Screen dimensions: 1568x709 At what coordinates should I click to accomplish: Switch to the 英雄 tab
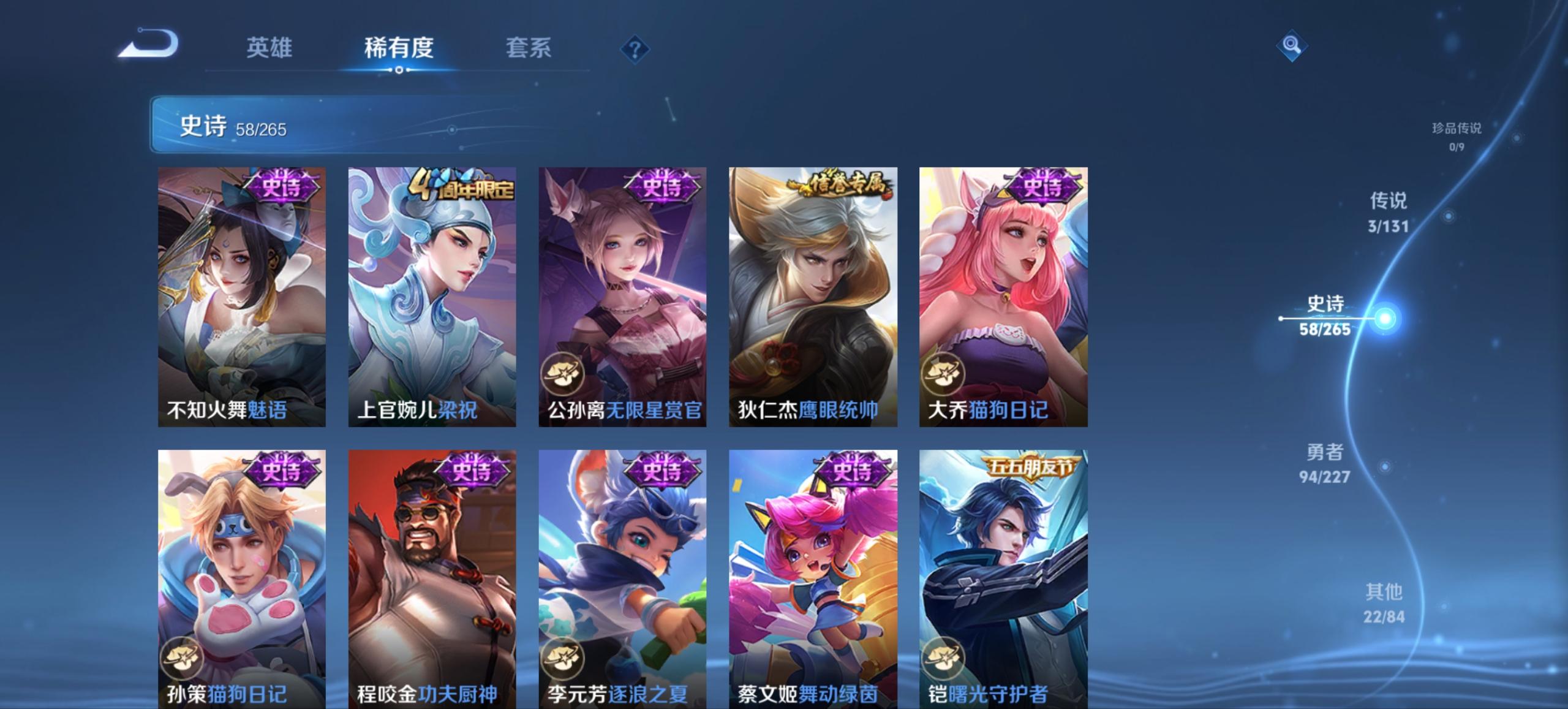[x=271, y=48]
